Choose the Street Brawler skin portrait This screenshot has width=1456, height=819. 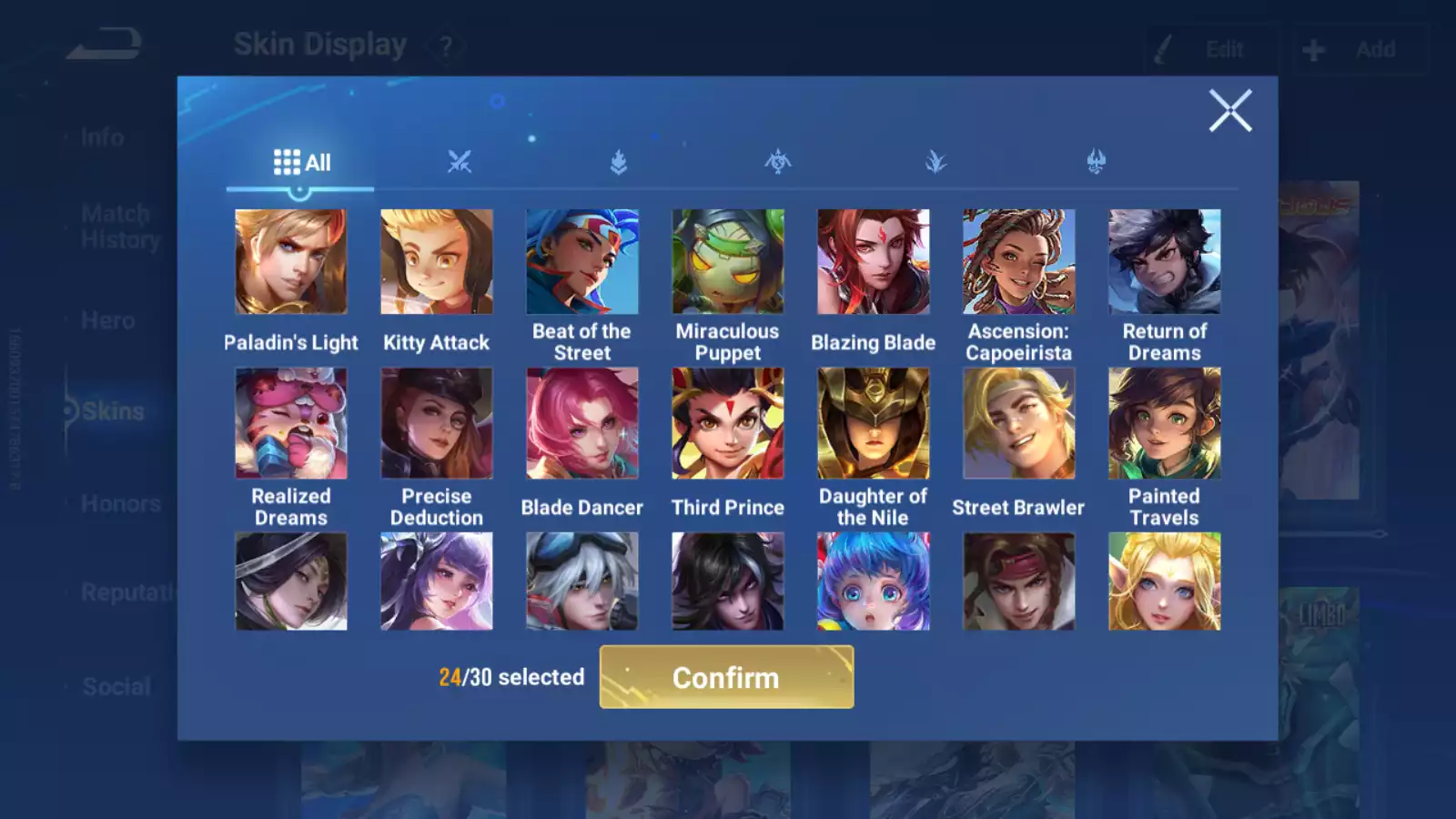1018,424
